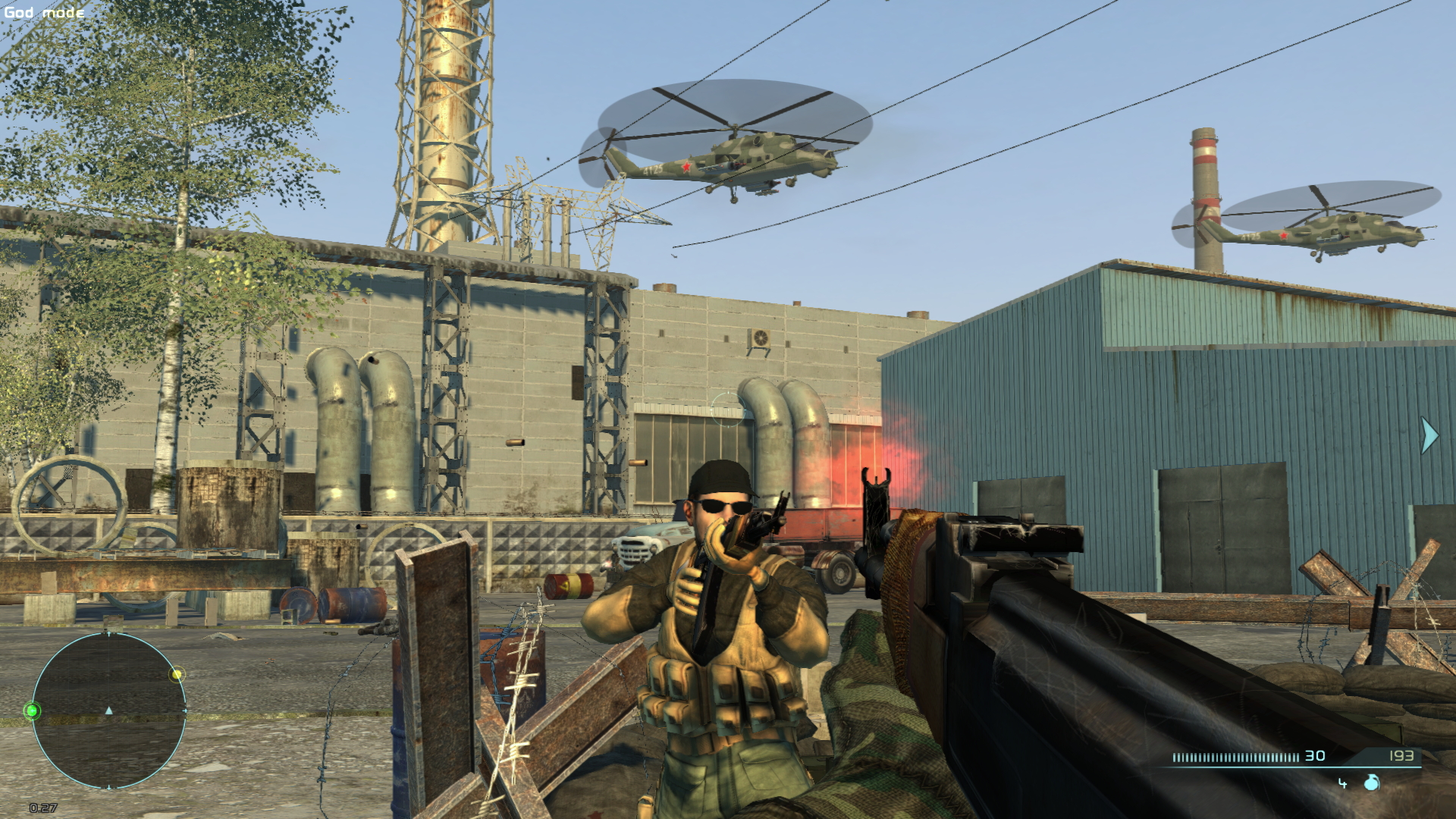Toggle the grenade counter showing 4

(x=1342, y=783)
